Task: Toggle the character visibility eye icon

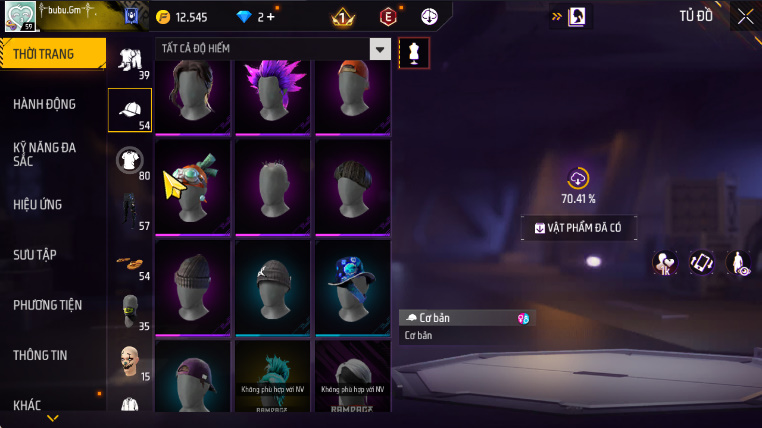Action: [x=738, y=262]
